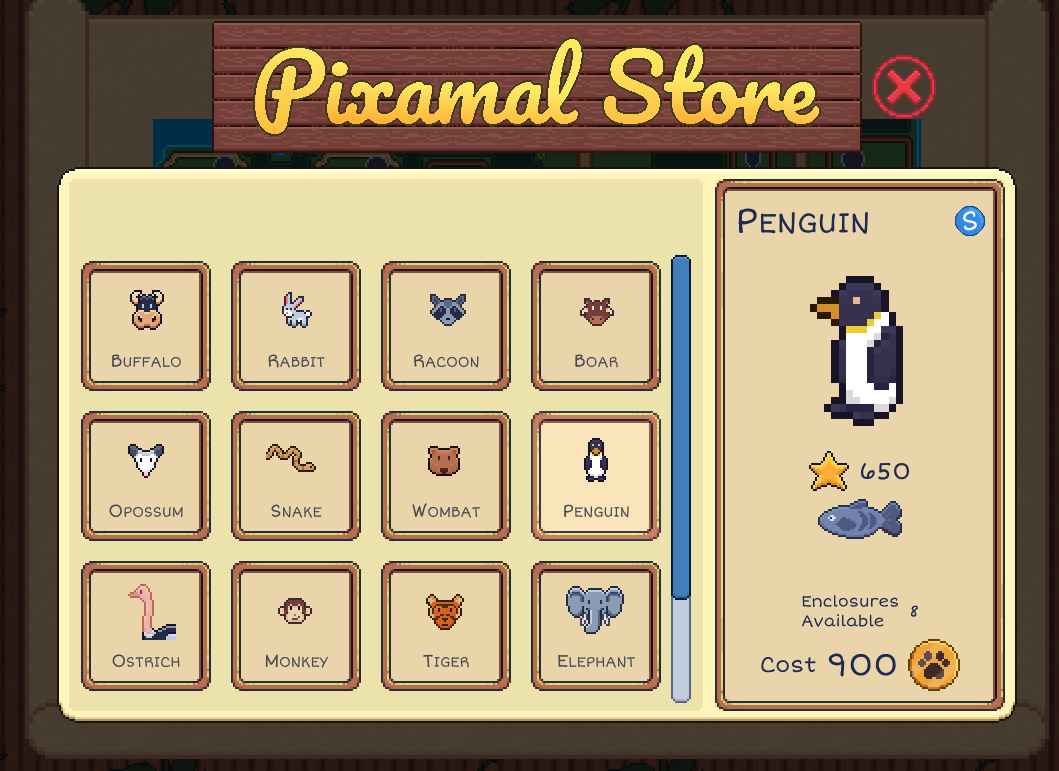Select the Snake in the store

(x=296, y=476)
